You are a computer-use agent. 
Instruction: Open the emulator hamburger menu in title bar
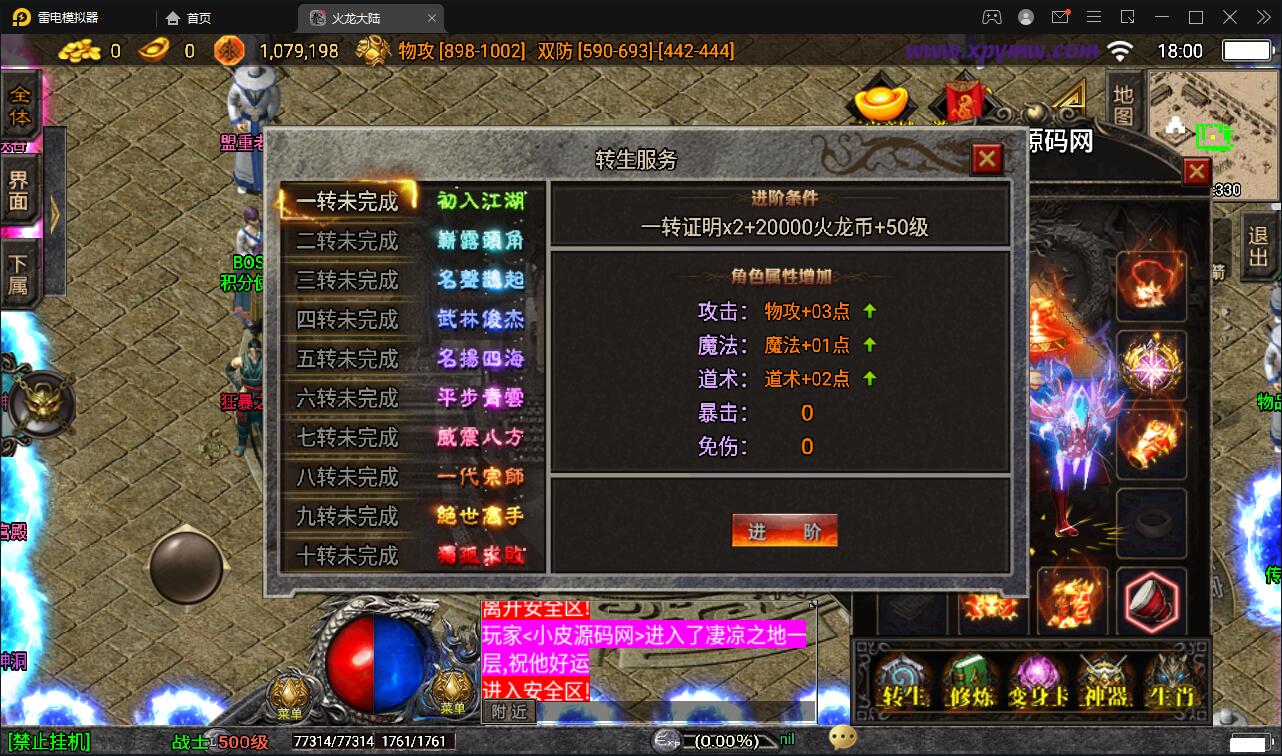click(1094, 17)
